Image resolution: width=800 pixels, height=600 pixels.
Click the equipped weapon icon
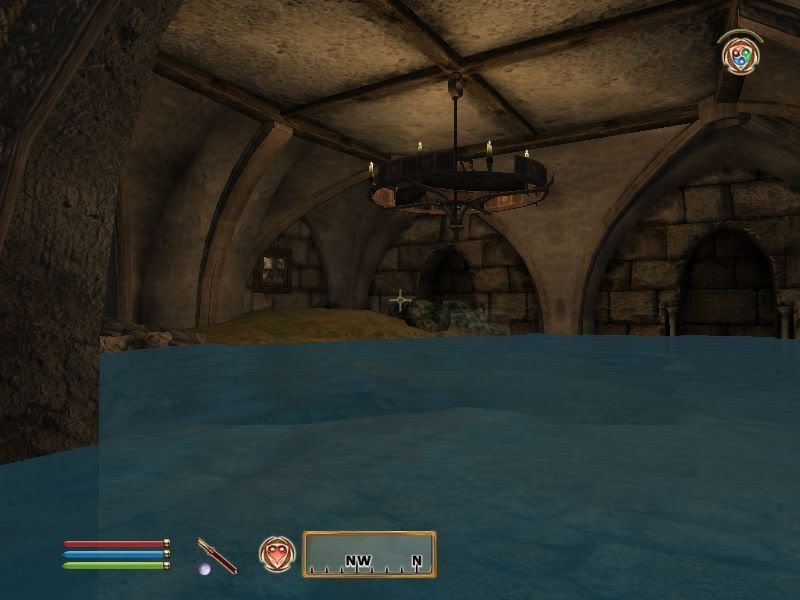(217, 555)
